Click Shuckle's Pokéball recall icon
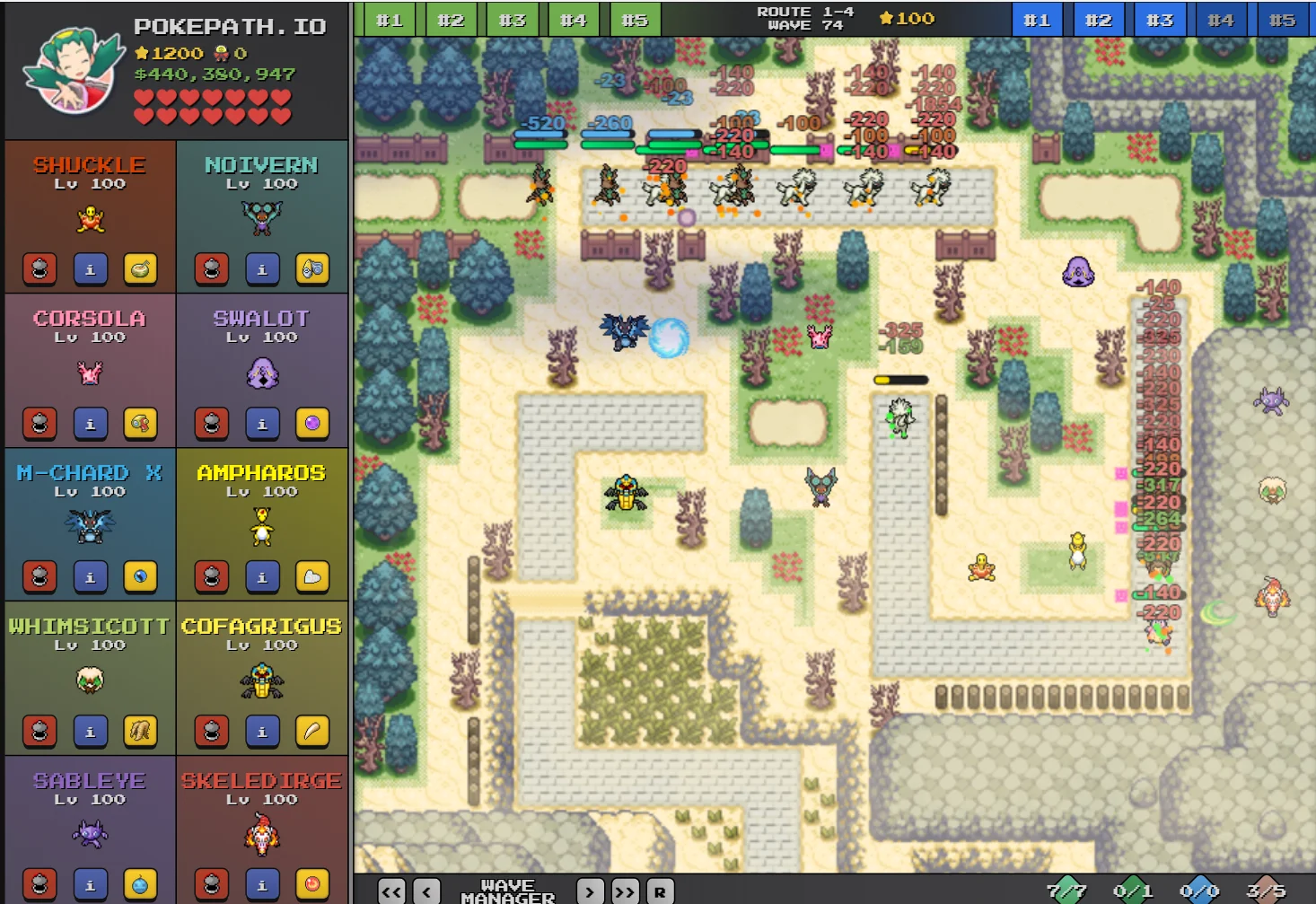This screenshot has height=904, width=1316. coord(39,268)
